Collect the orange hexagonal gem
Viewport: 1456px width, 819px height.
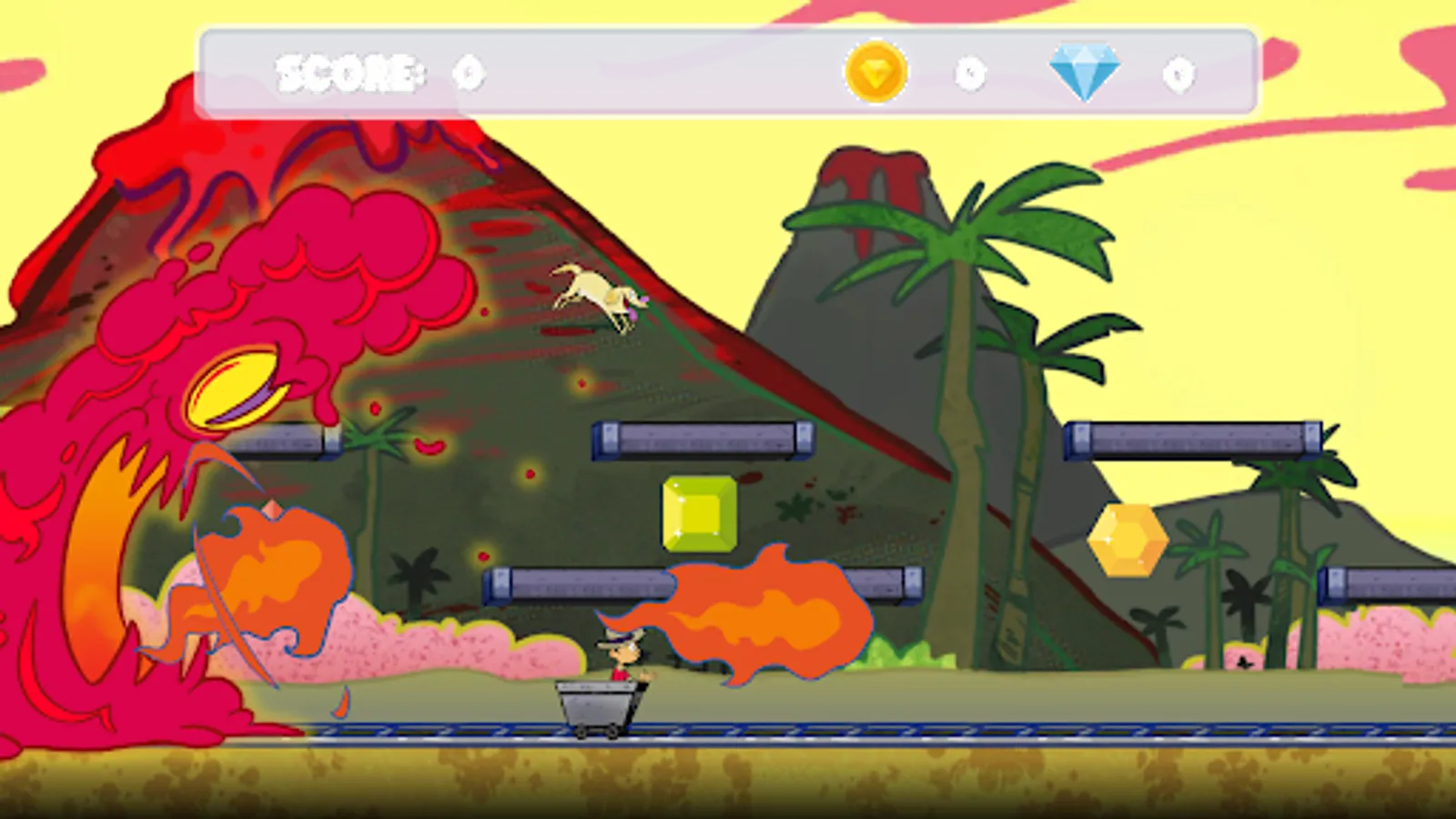pyautogui.click(x=1128, y=541)
